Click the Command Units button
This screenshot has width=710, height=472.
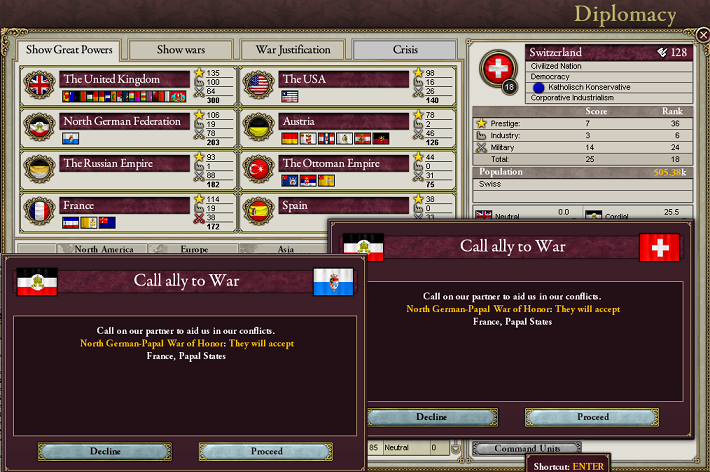[x=527, y=448]
